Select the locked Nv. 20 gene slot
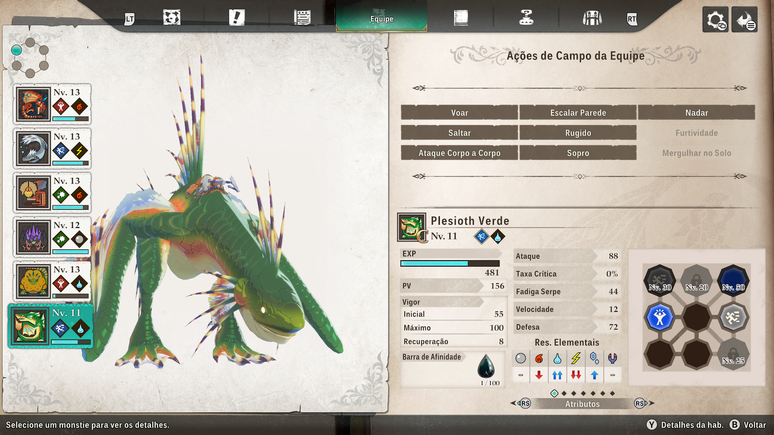774x435 pixels. pyautogui.click(x=696, y=281)
